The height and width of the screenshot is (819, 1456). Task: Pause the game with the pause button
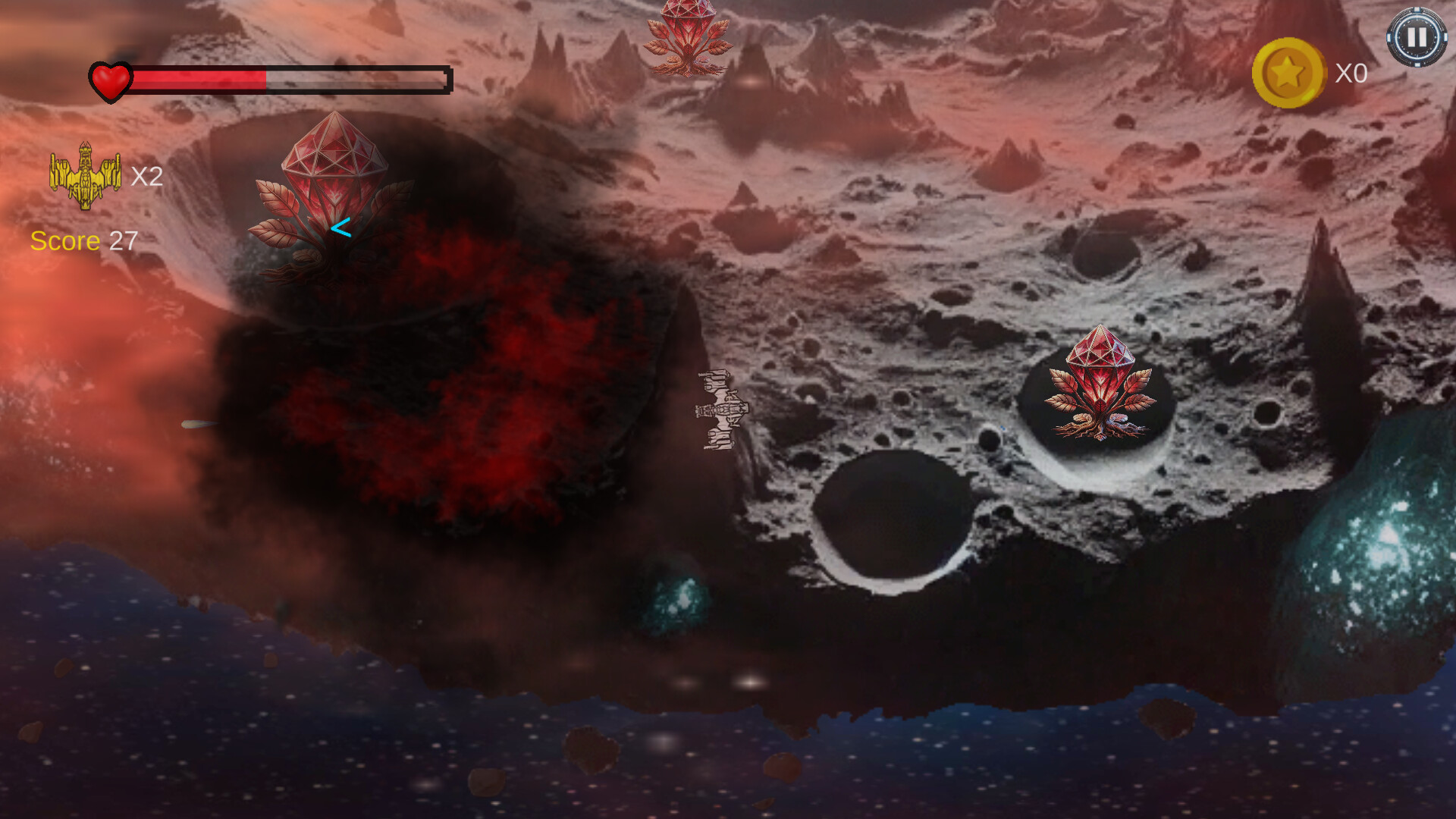(1416, 37)
